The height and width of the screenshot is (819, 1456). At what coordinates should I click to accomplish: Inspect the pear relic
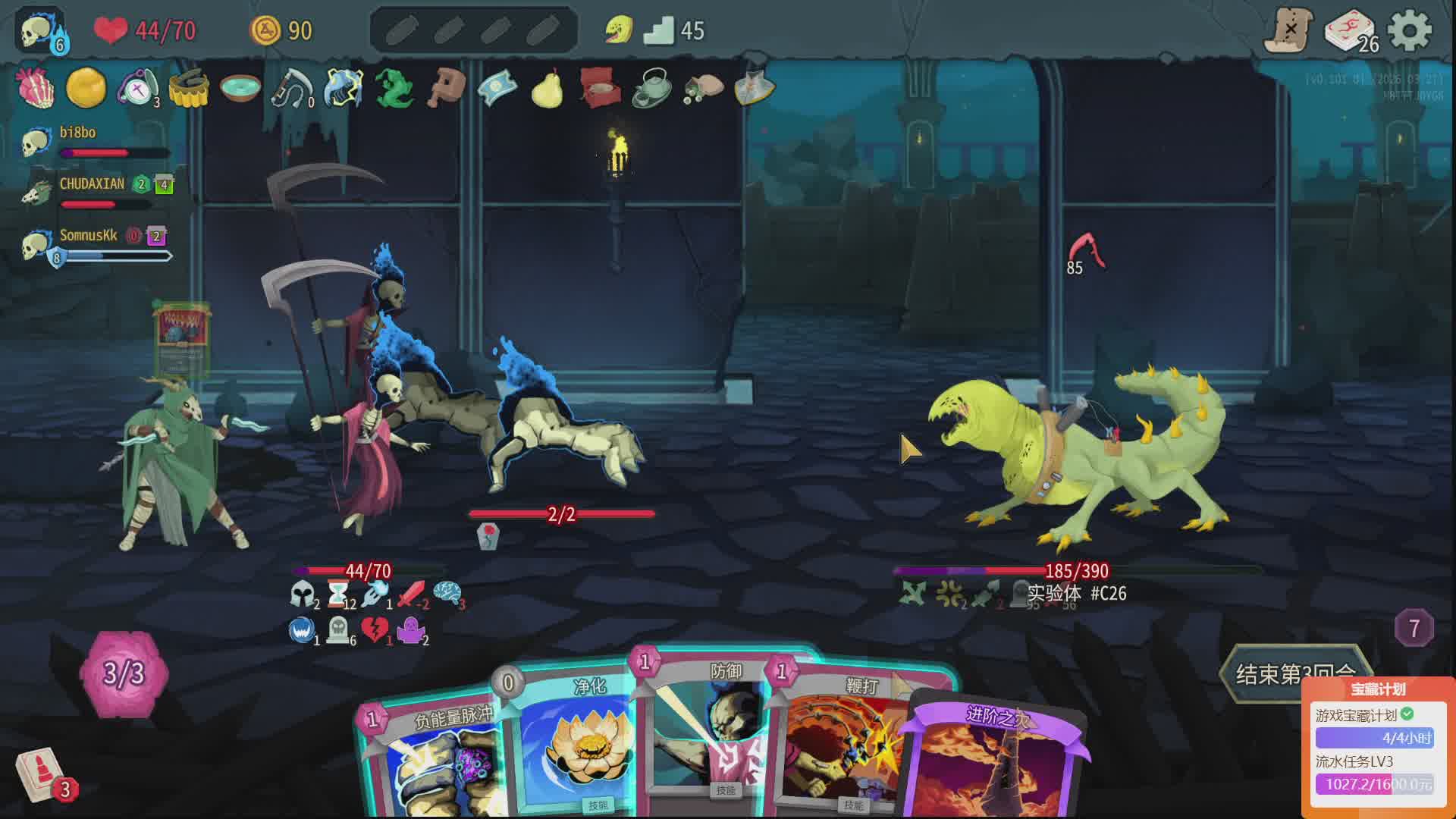tap(547, 88)
